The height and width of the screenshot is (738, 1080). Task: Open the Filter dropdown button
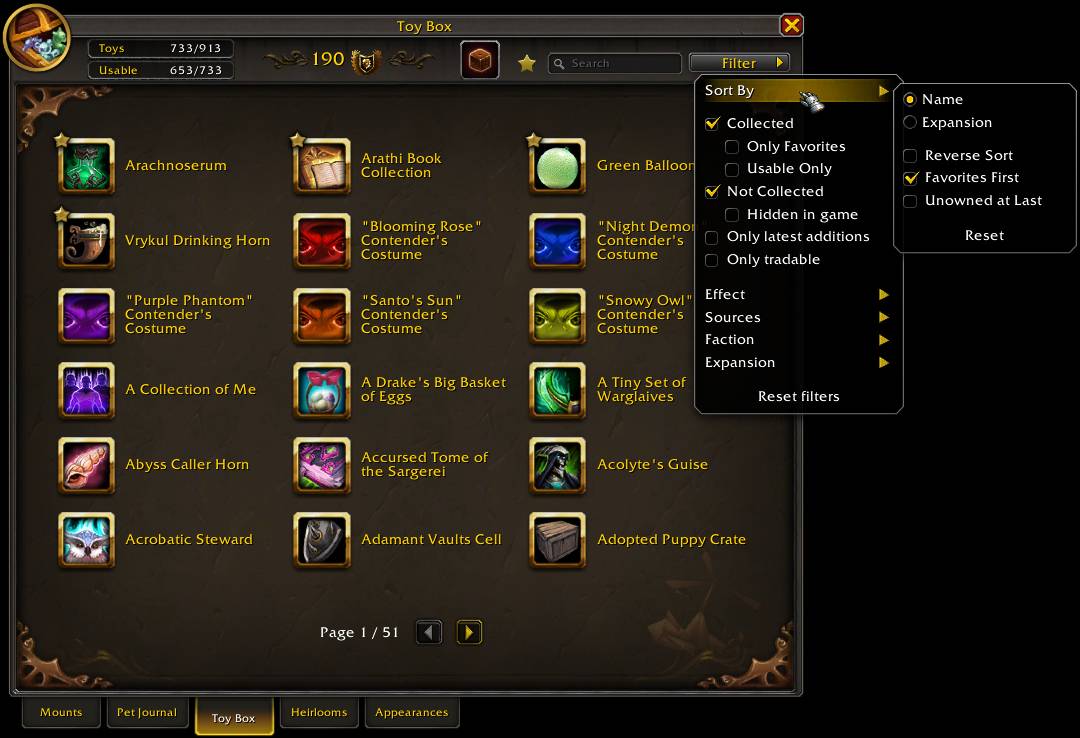(739, 63)
